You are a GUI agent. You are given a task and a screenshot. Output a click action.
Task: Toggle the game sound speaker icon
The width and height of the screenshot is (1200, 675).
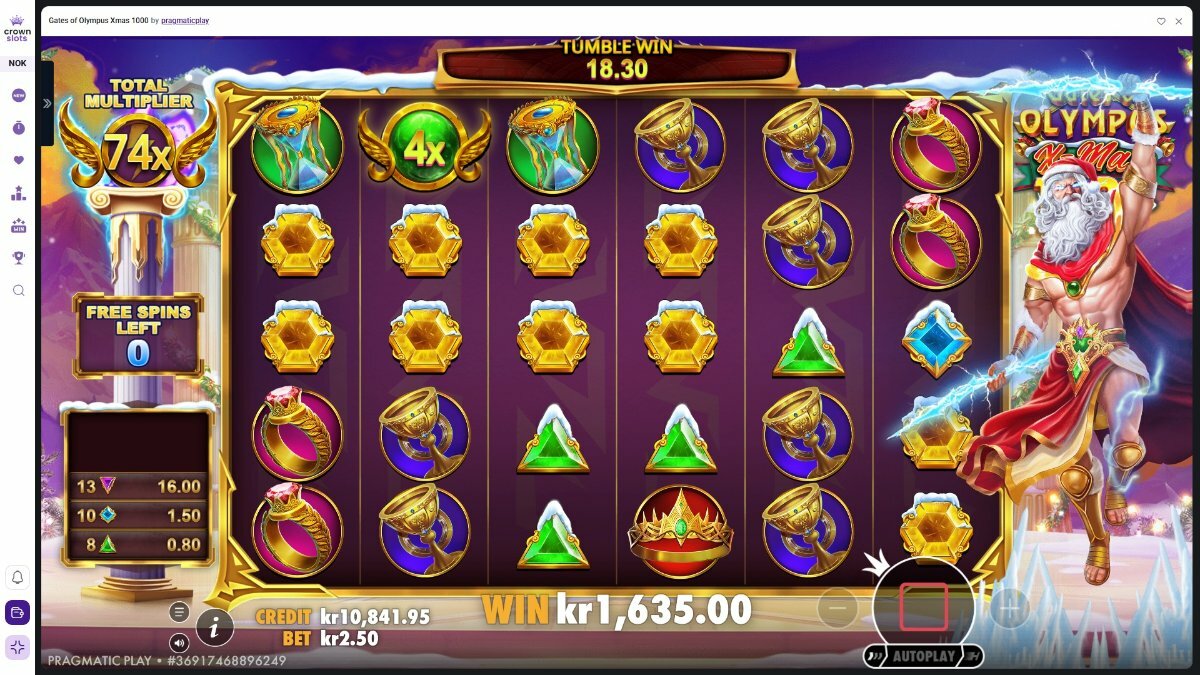pos(179,643)
